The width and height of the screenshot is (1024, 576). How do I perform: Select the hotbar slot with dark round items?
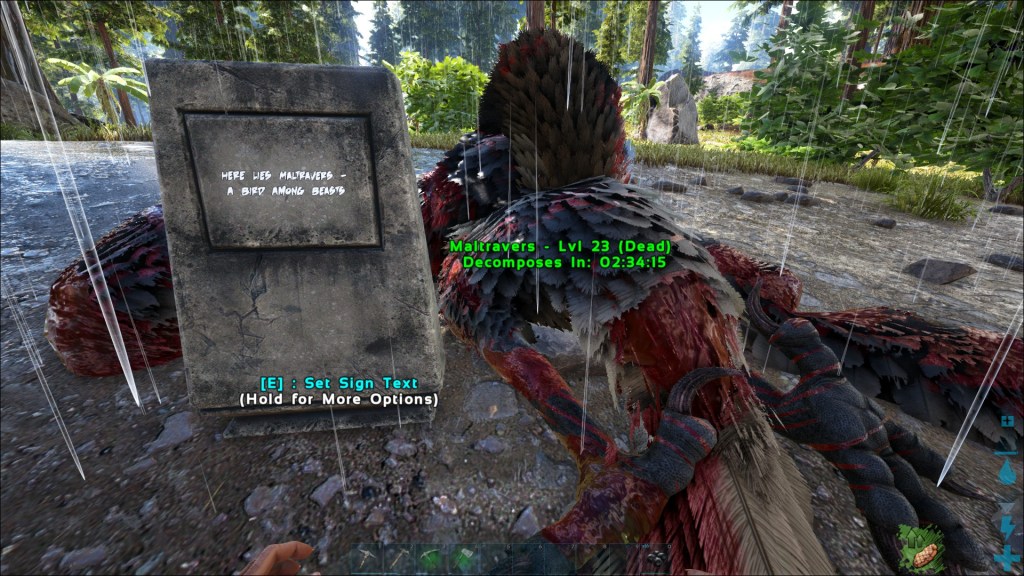click(x=655, y=559)
